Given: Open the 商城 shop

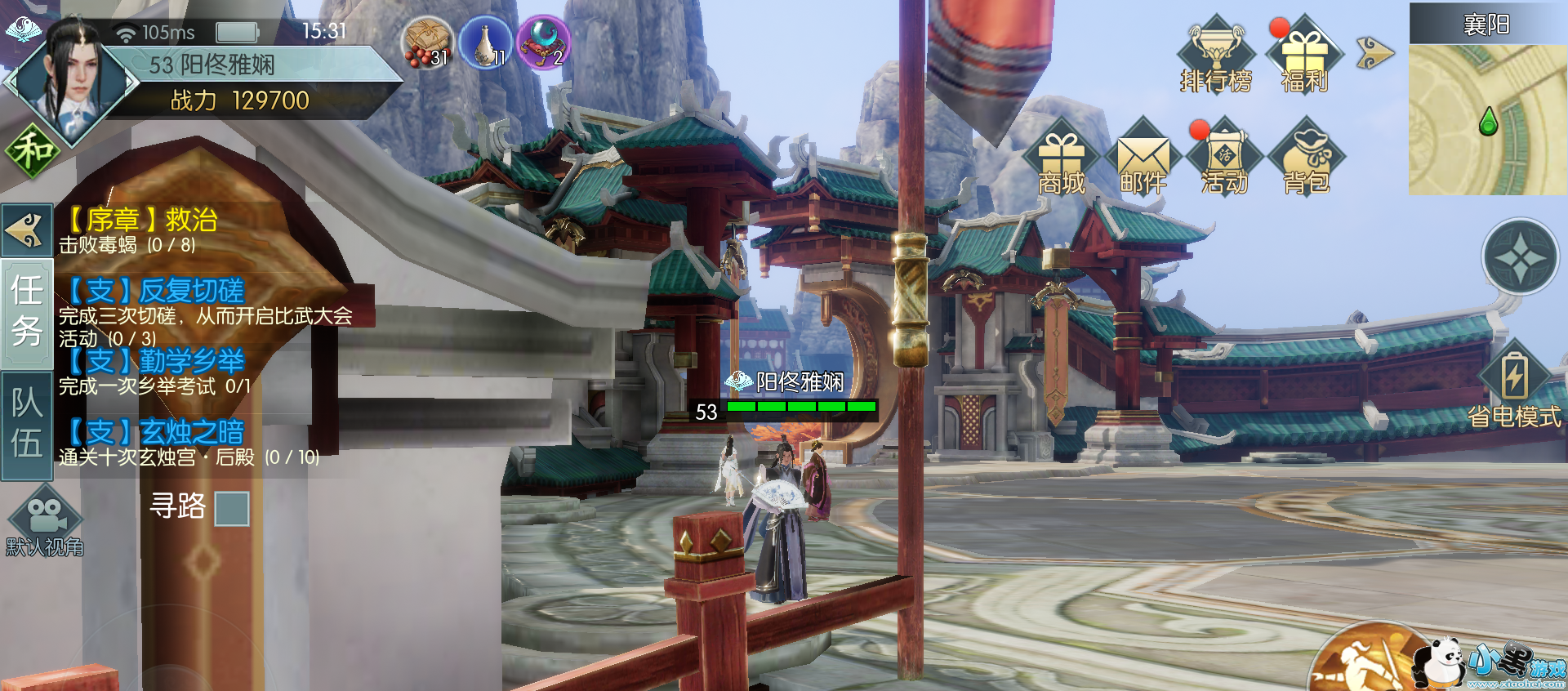Looking at the screenshot, I should (x=1061, y=159).
